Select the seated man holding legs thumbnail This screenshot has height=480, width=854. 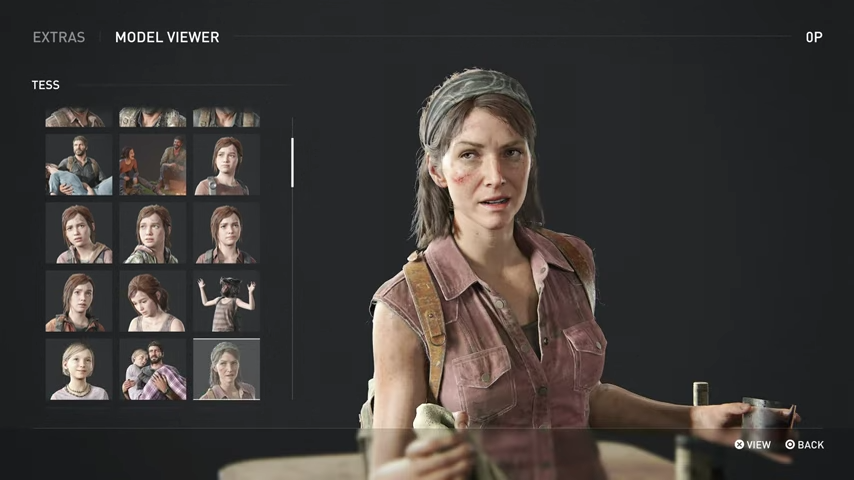click(78, 165)
